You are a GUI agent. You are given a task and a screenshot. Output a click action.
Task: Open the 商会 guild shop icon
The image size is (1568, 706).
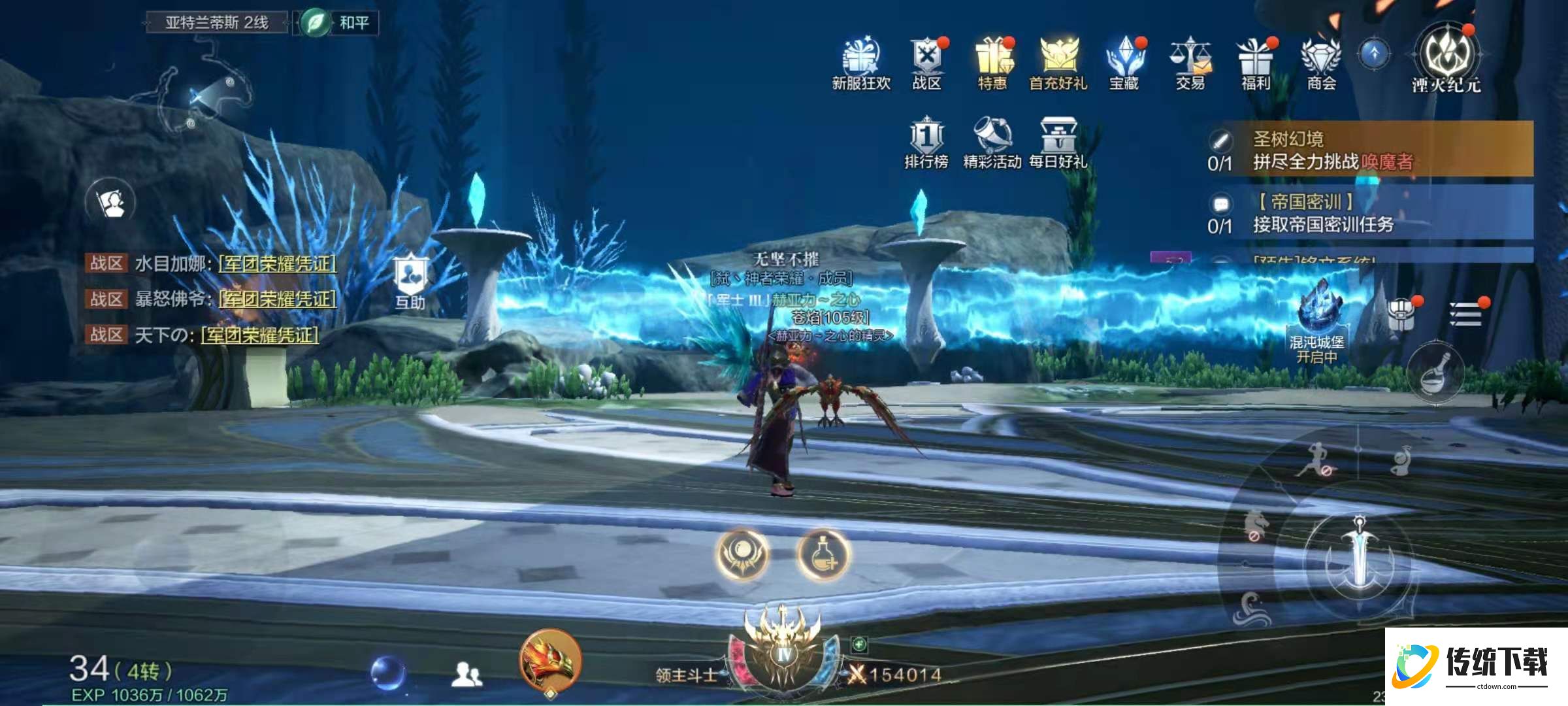[1321, 61]
